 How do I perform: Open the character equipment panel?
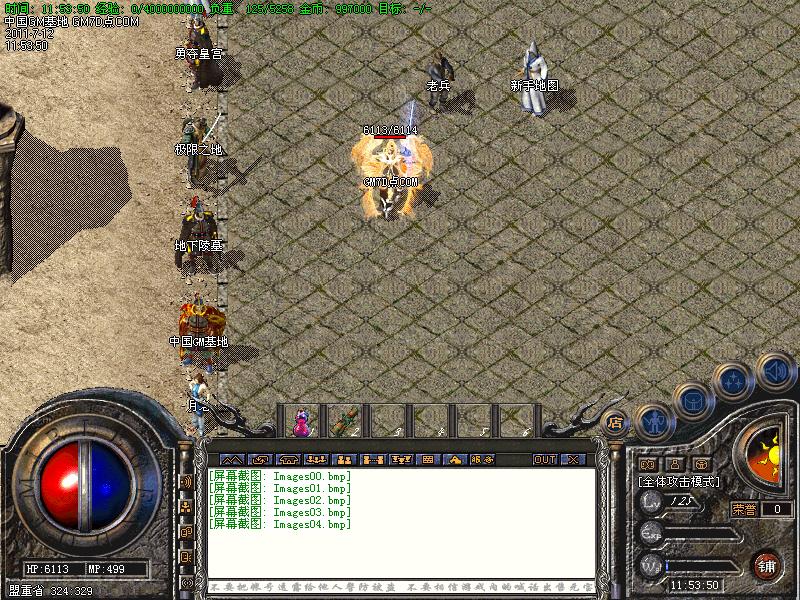[x=653, y=422]
